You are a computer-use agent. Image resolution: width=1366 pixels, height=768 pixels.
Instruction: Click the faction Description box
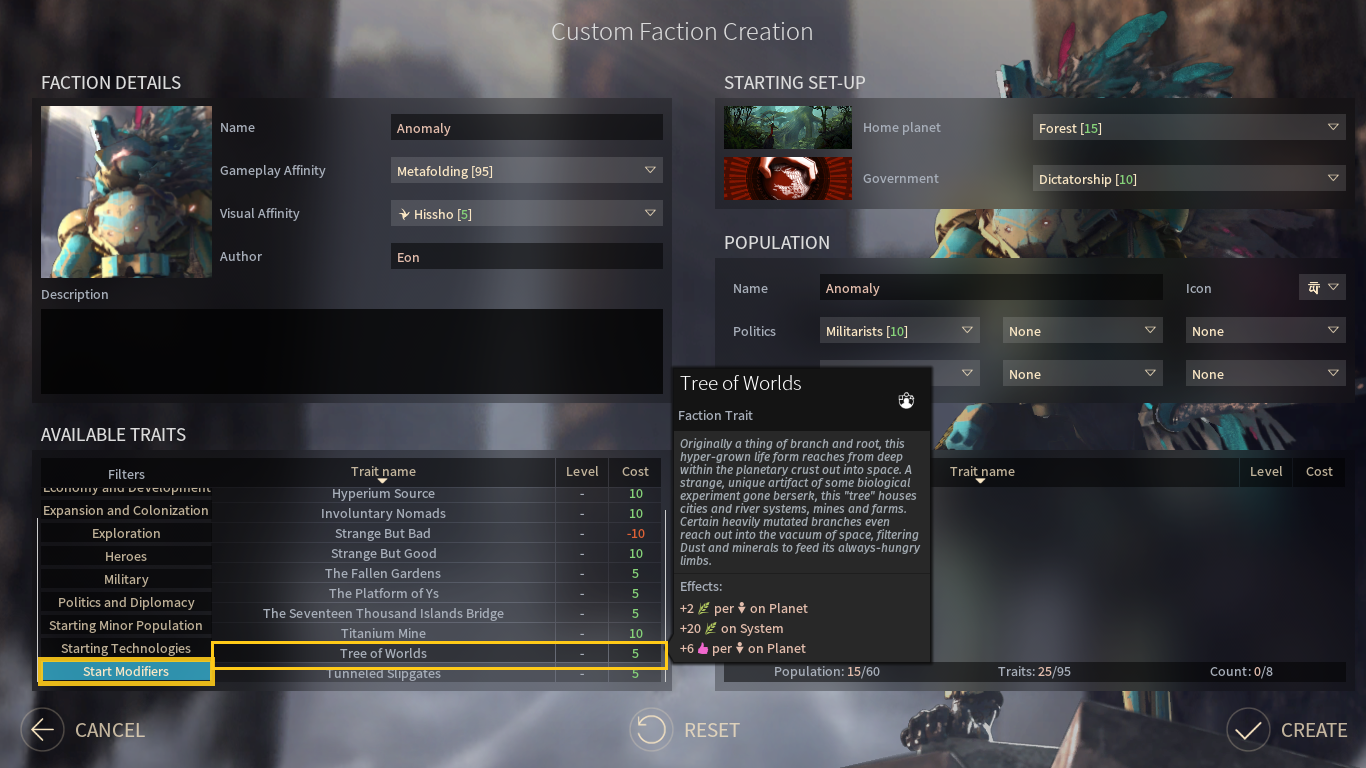(351, 350)
